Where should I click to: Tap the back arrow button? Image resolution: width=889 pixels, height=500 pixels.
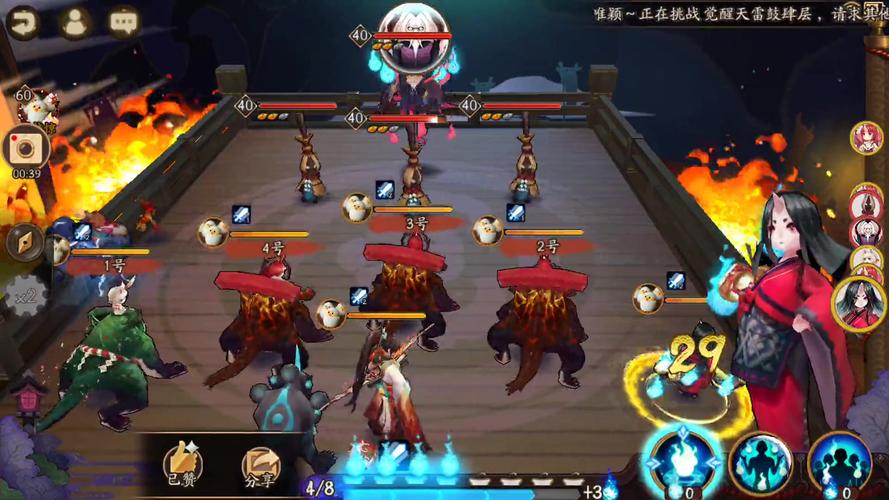click(22, 21)
